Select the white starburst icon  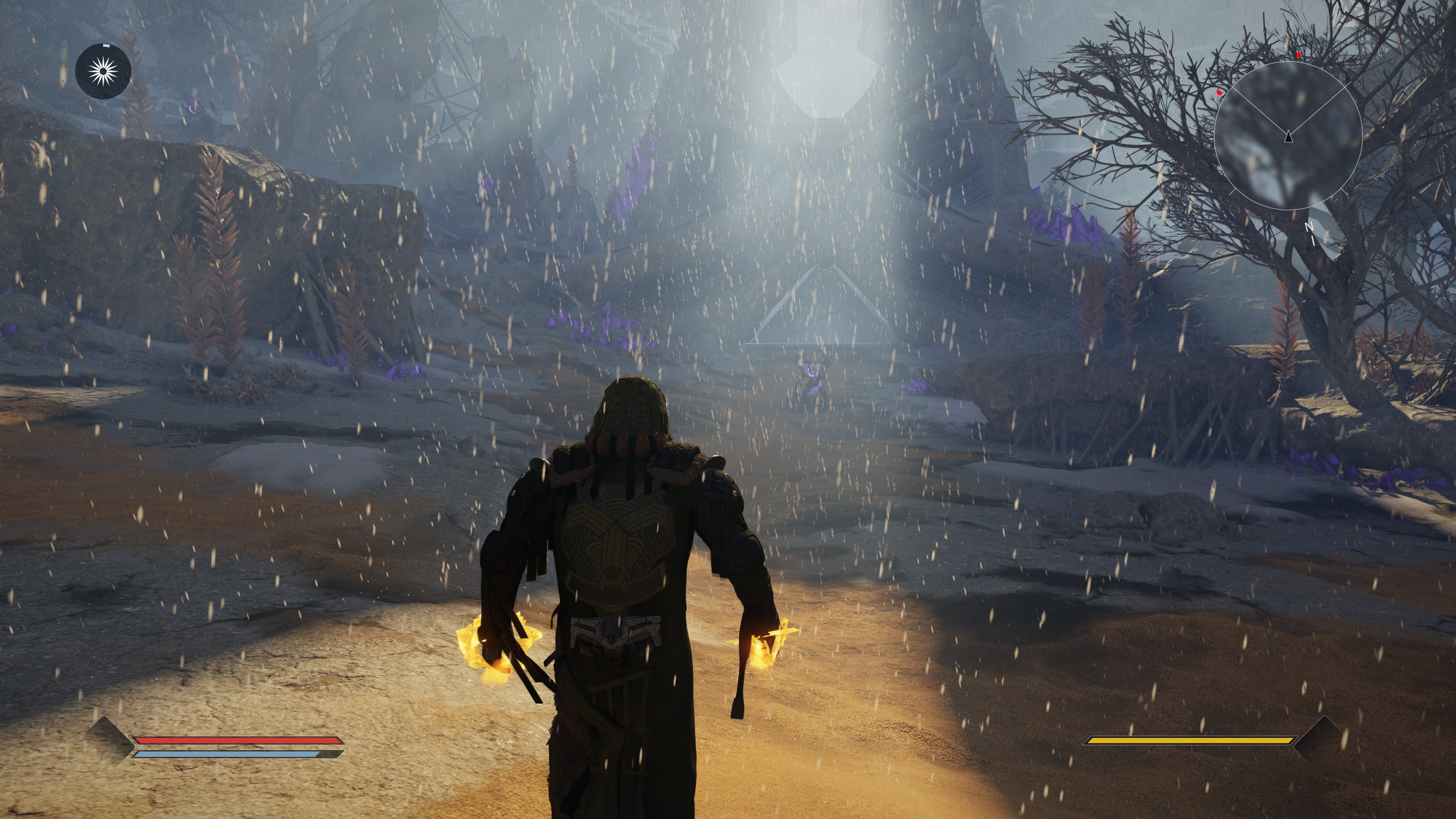[104, 72]
